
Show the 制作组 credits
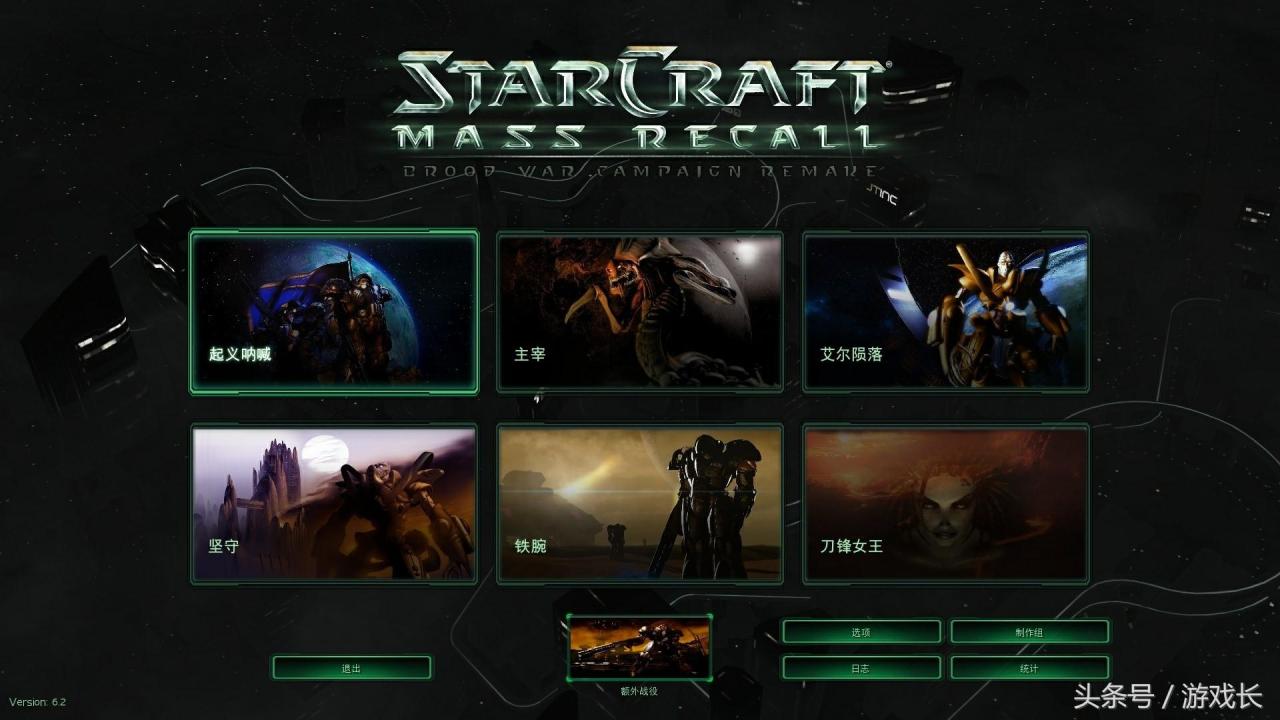[x=1029, y=632]
